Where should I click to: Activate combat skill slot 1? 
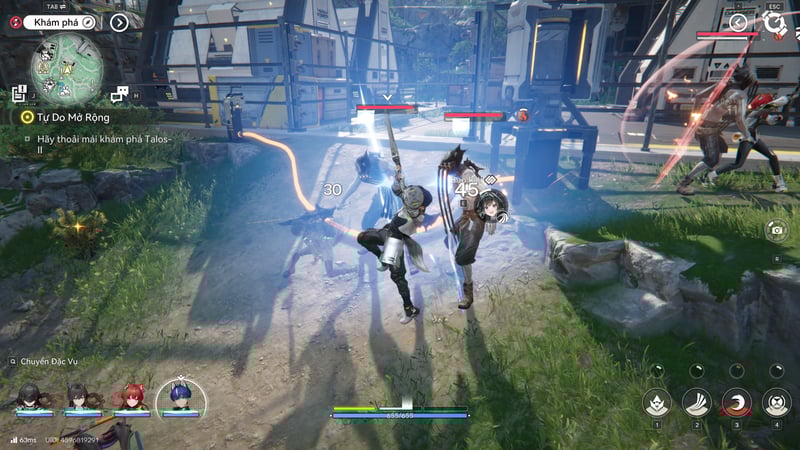[657, 402]
